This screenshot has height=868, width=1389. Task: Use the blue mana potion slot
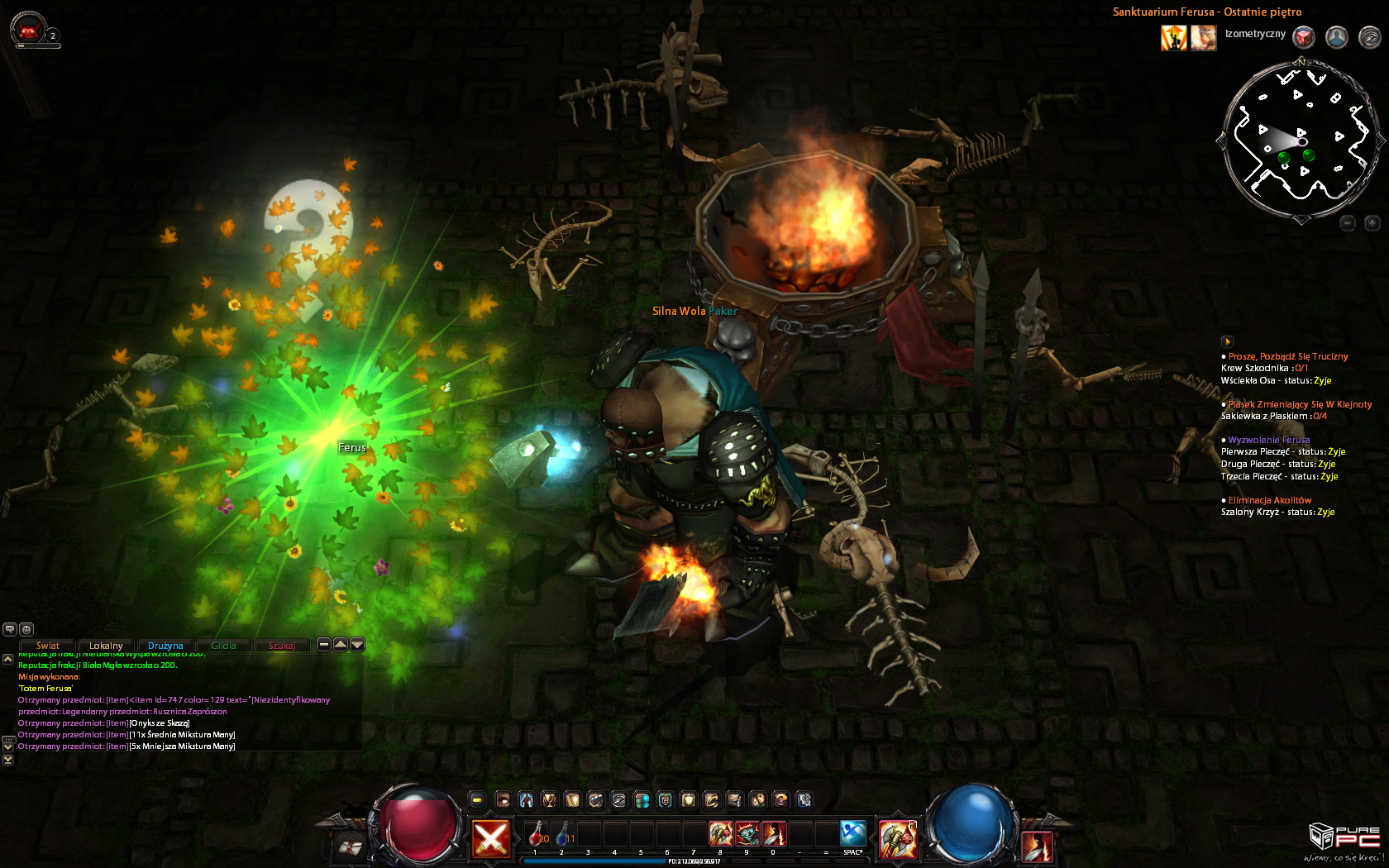pyautogui.click(x=564, y=833)
